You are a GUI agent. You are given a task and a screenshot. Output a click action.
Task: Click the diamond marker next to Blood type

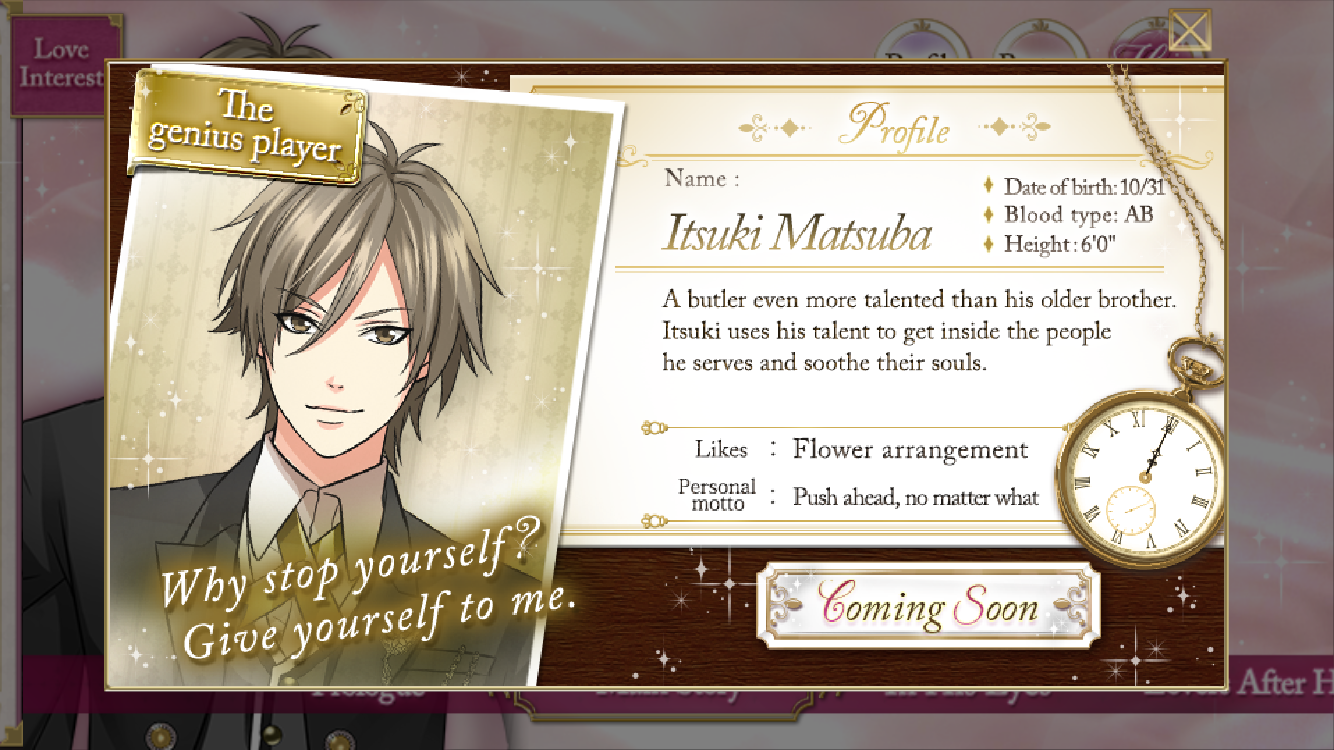pos(988,214)
